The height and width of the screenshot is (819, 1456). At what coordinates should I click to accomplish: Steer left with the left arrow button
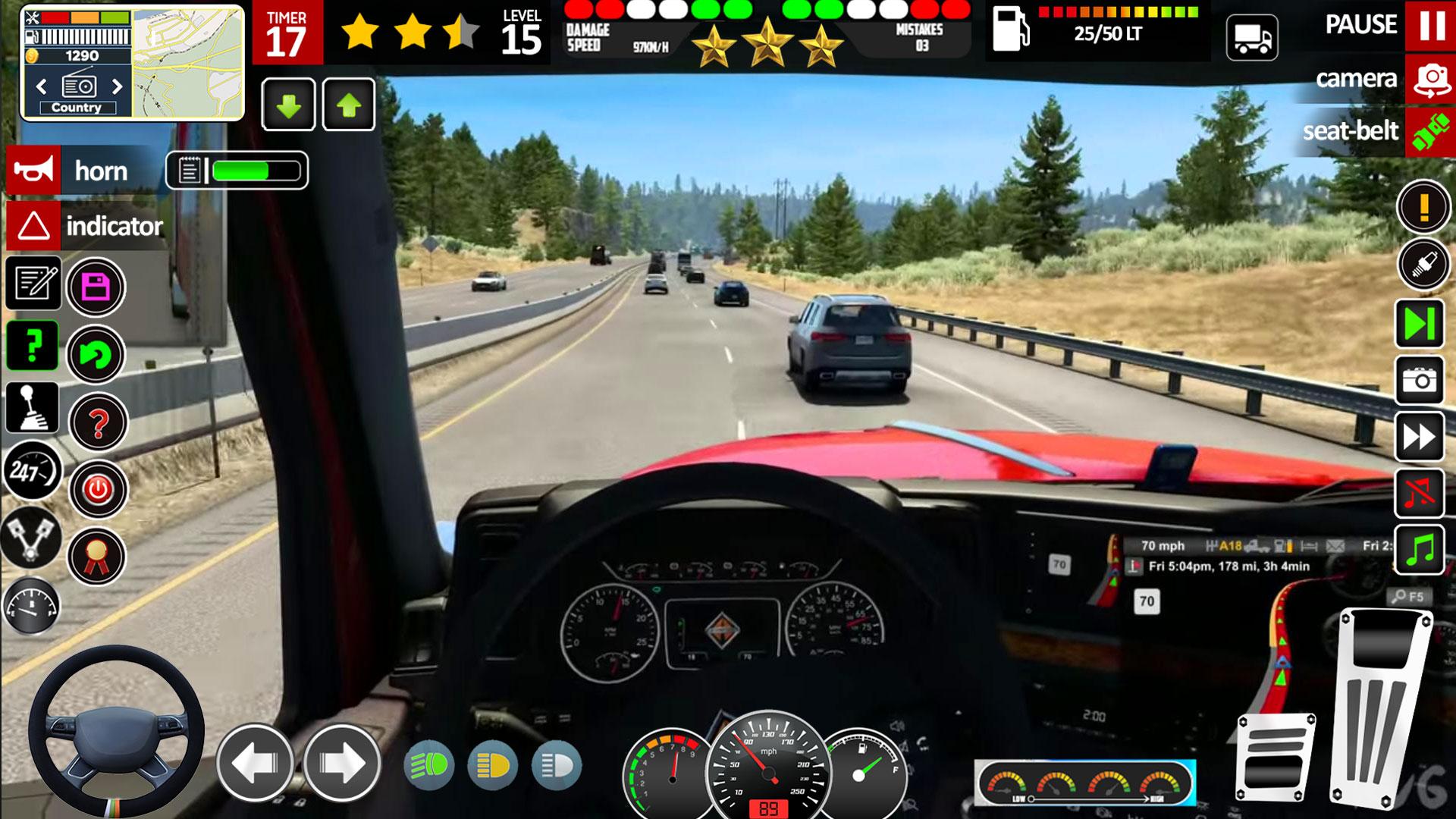pyautogui.click(x=256, y=763)
